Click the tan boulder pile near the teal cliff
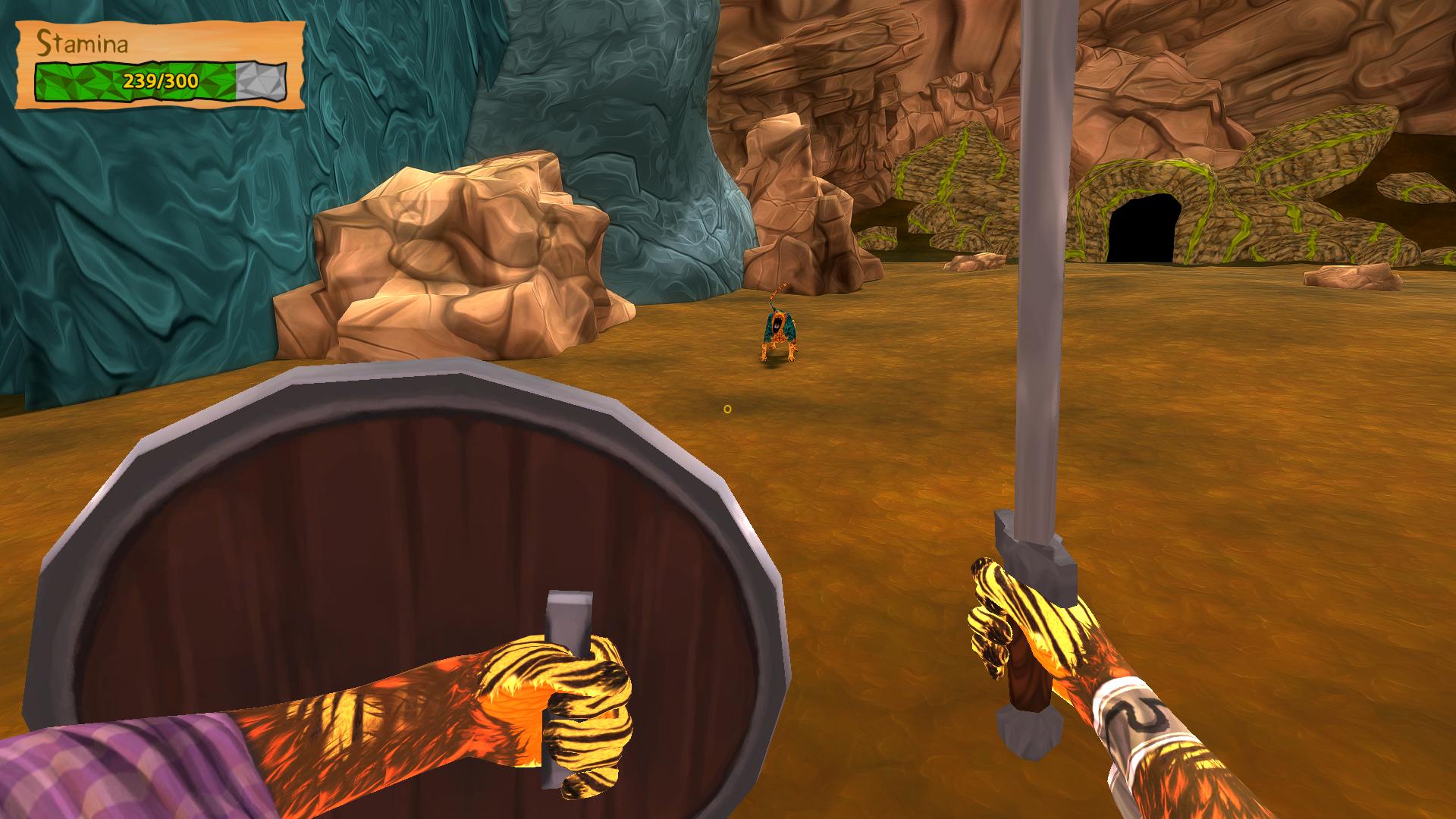 [x=455, y=243]
